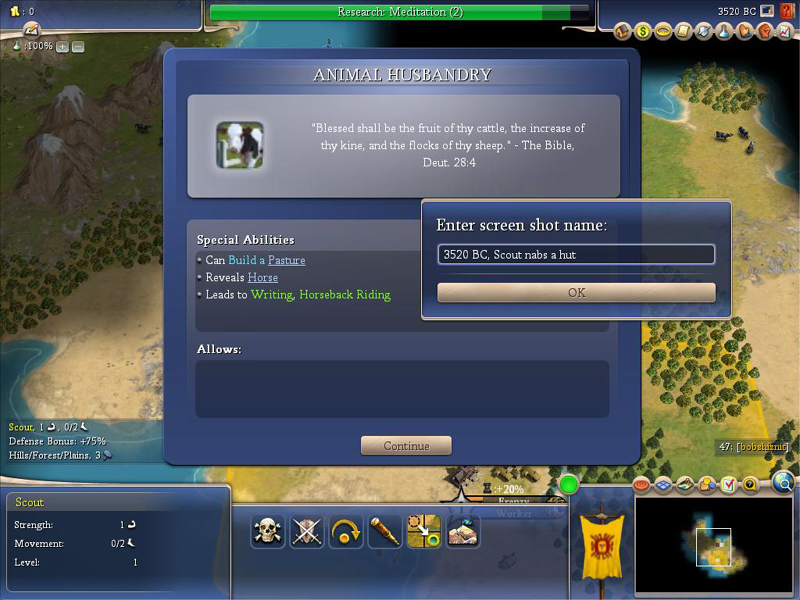Screen dimensions: 800x600
Task: Select the skull and crossbones delete-unit action
Action: [x=268, y=531]
